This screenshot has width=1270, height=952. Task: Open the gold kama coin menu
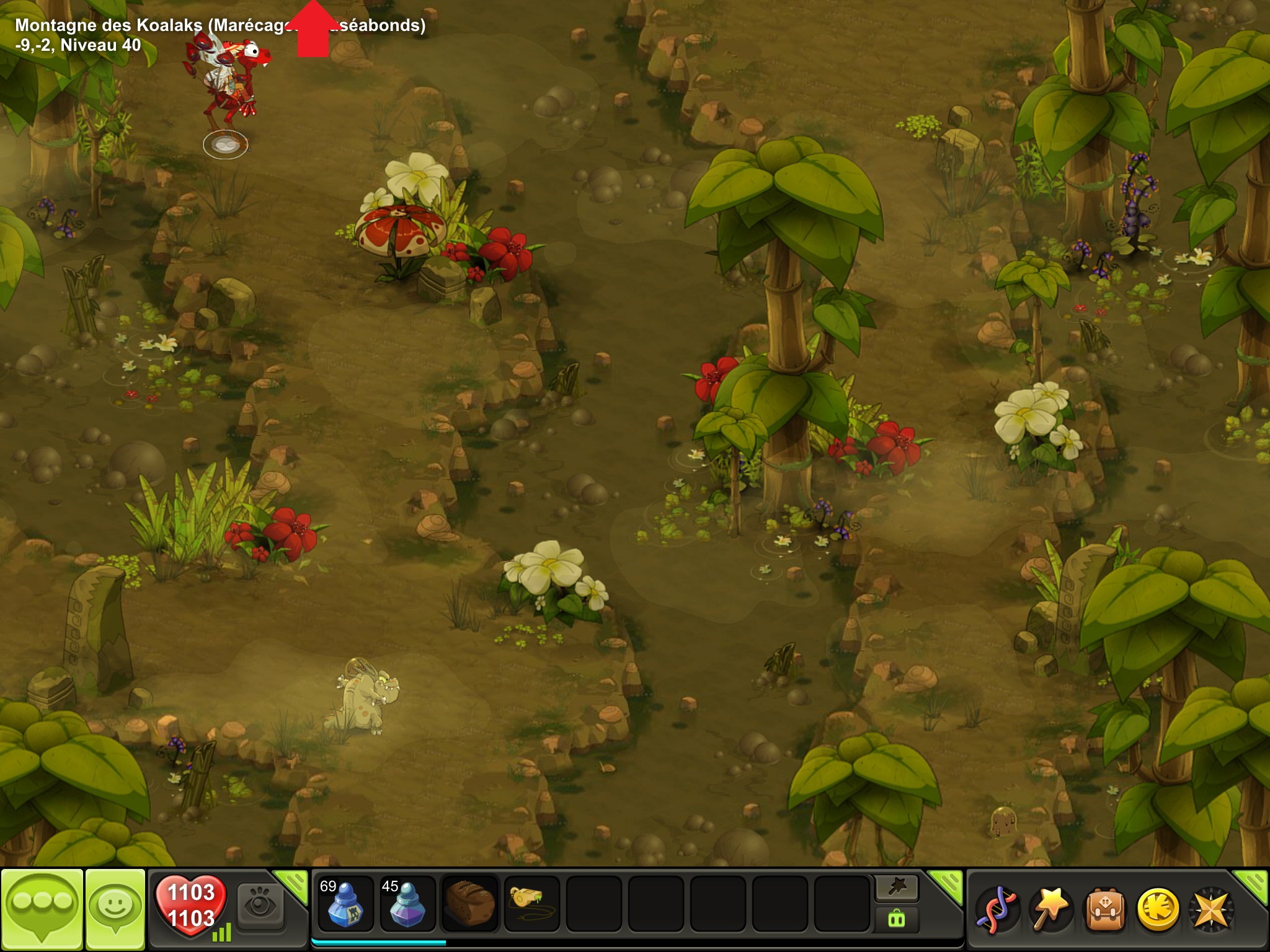tap(1157, 909)
